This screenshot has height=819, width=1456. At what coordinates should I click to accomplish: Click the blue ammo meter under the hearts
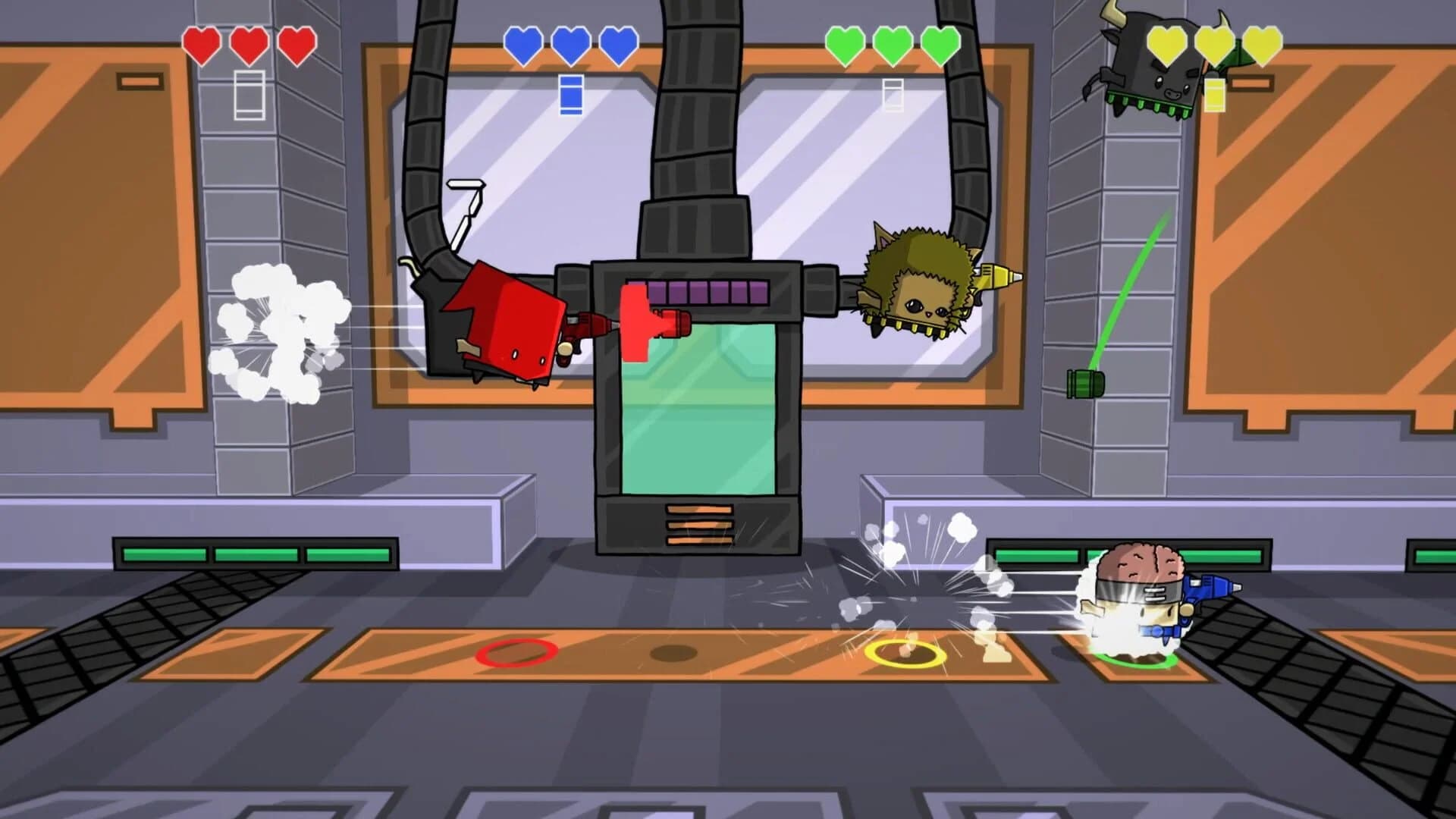click(570, 93)
